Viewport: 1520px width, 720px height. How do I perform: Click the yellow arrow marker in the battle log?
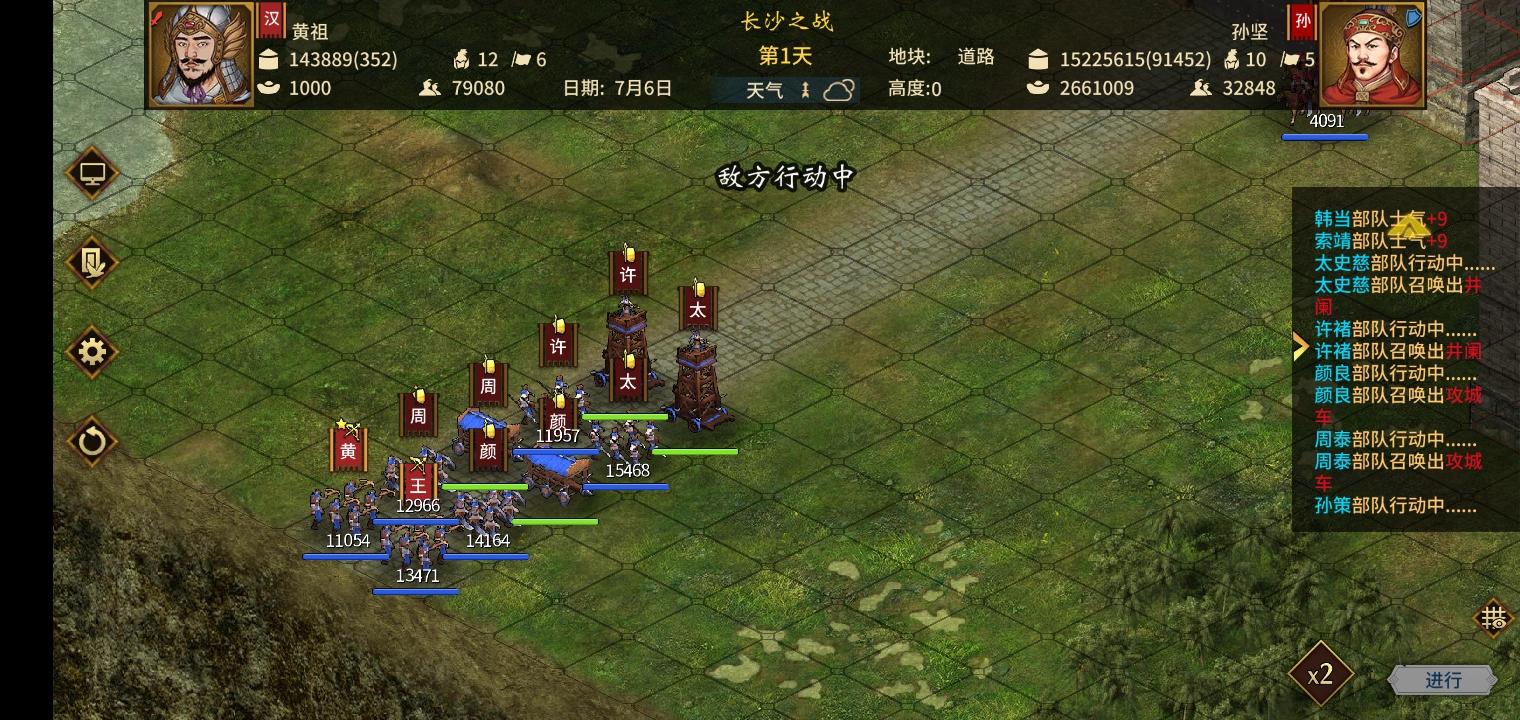pyautogui.click(x=1301, y=347)
